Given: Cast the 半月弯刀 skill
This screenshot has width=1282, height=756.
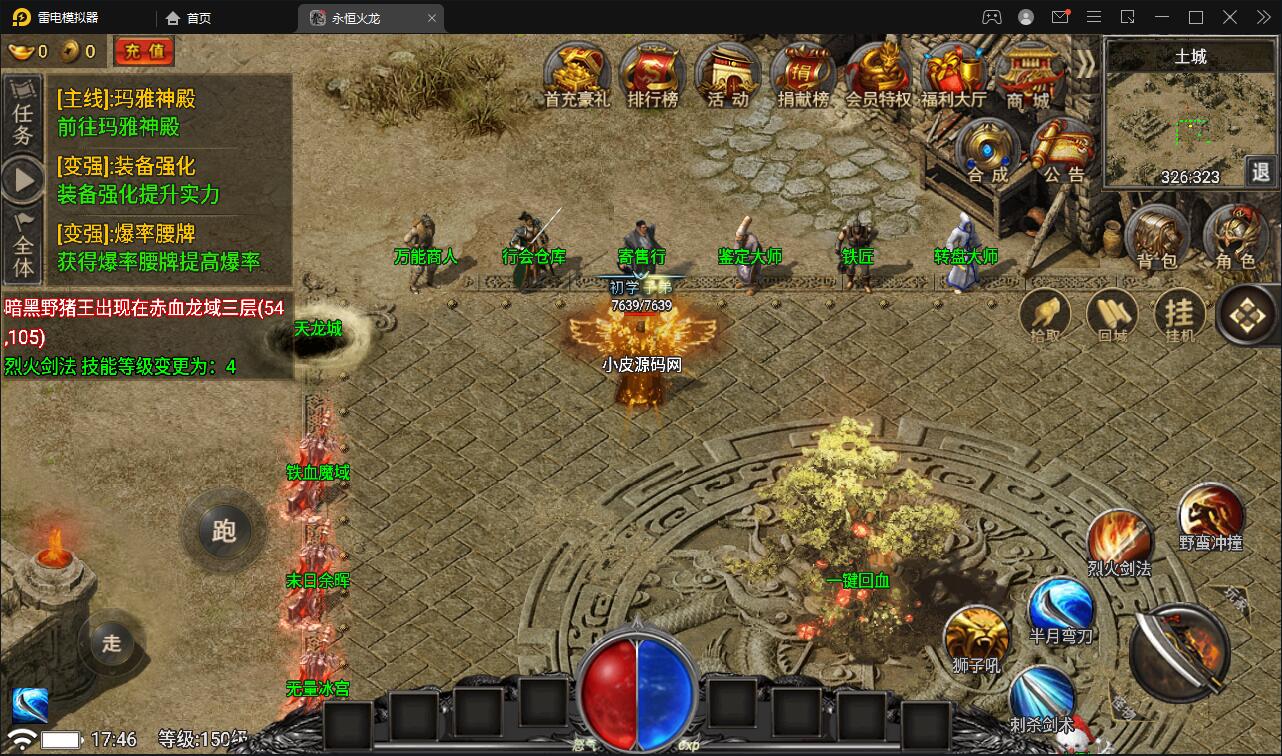Looking at the screenshot, I should [x=1061, y=607].
